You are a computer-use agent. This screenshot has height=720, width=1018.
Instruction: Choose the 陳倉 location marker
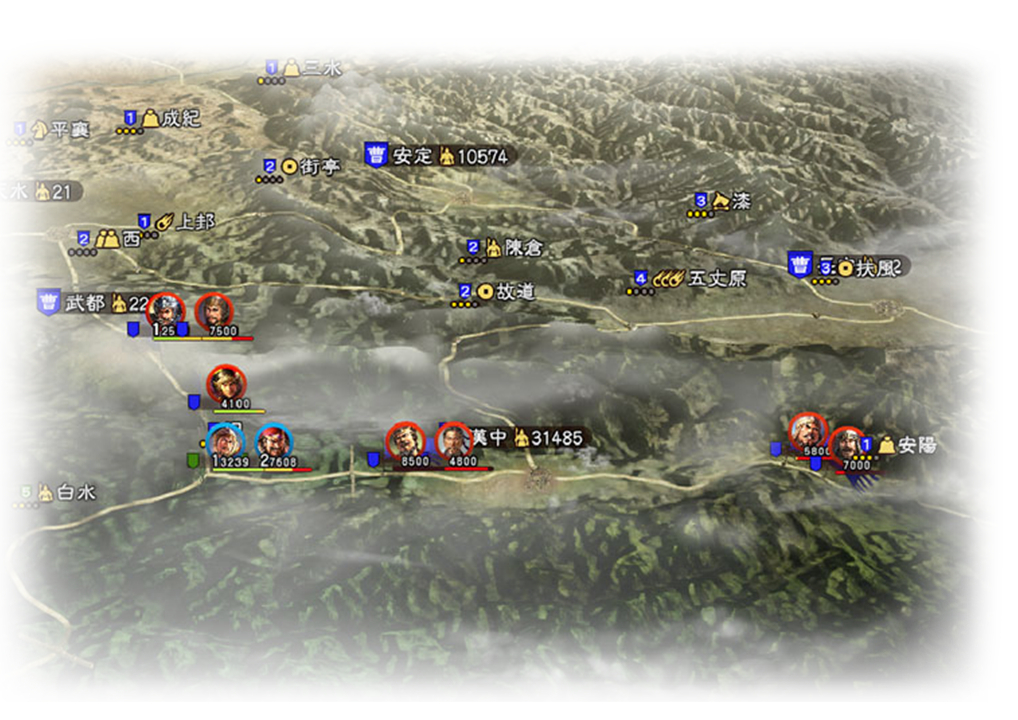click(x=522, y=247)
